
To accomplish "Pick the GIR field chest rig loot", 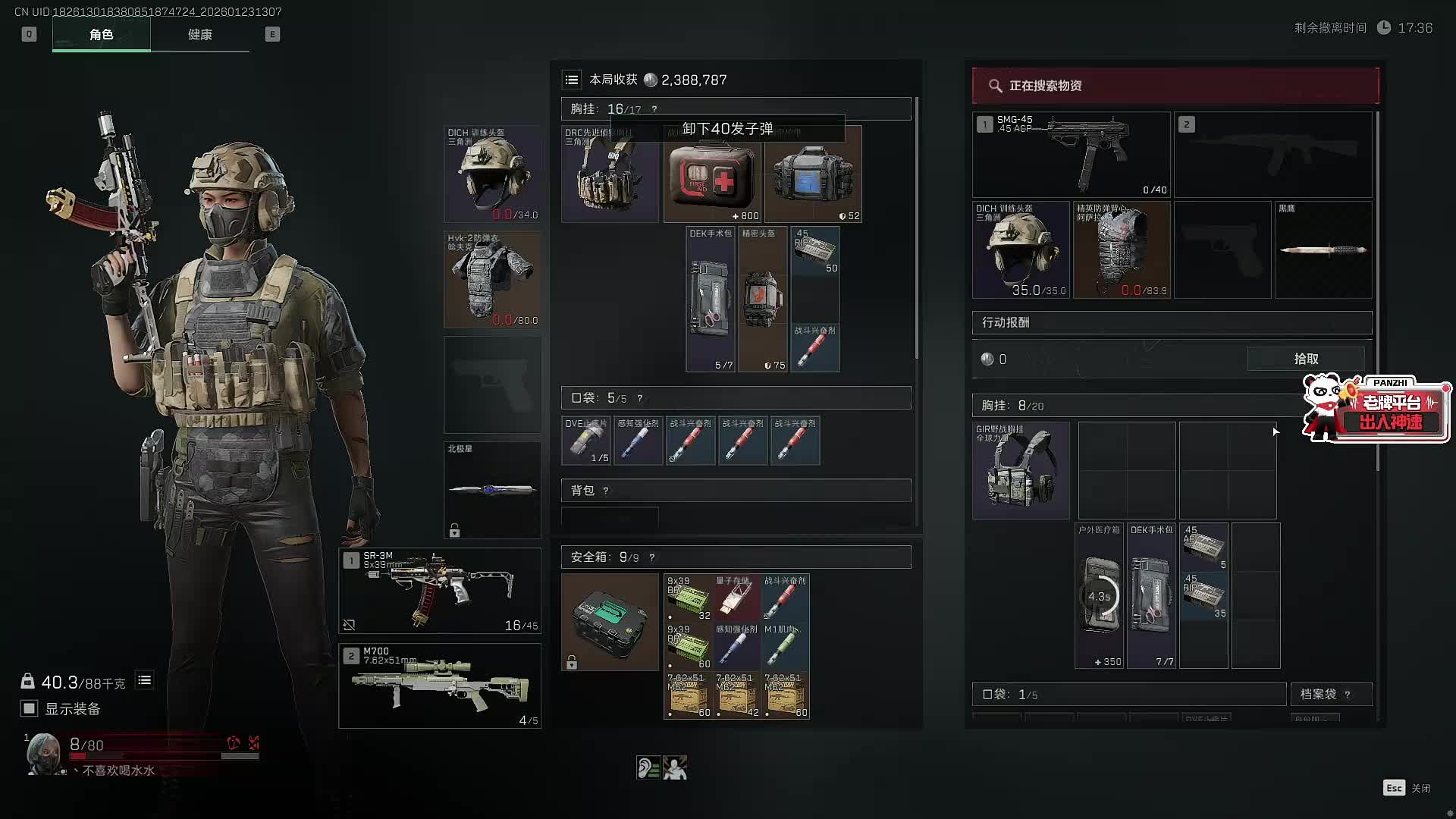I will tap(1021, 471).
